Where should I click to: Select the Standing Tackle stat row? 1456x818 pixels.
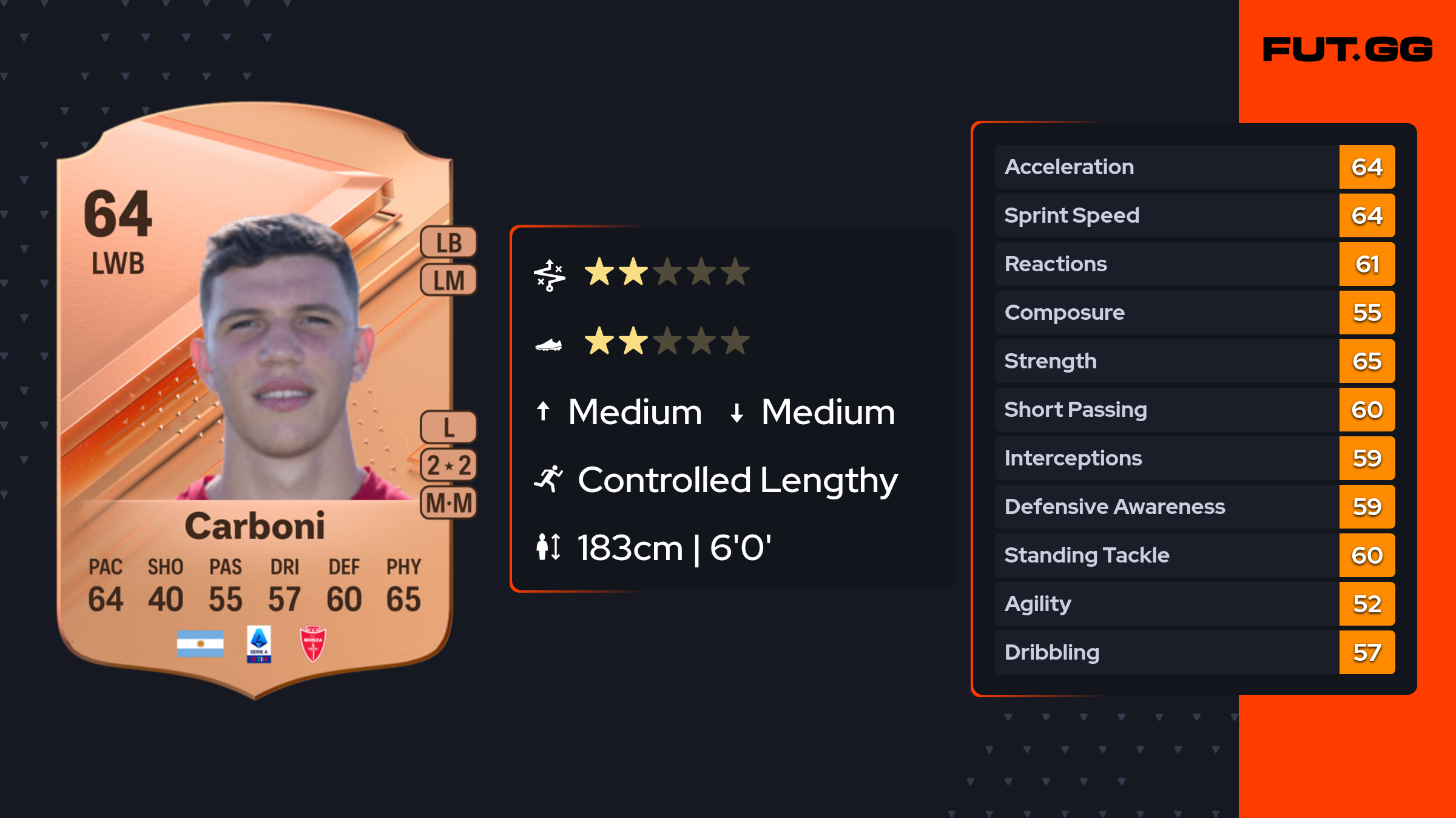point(1195,555)
